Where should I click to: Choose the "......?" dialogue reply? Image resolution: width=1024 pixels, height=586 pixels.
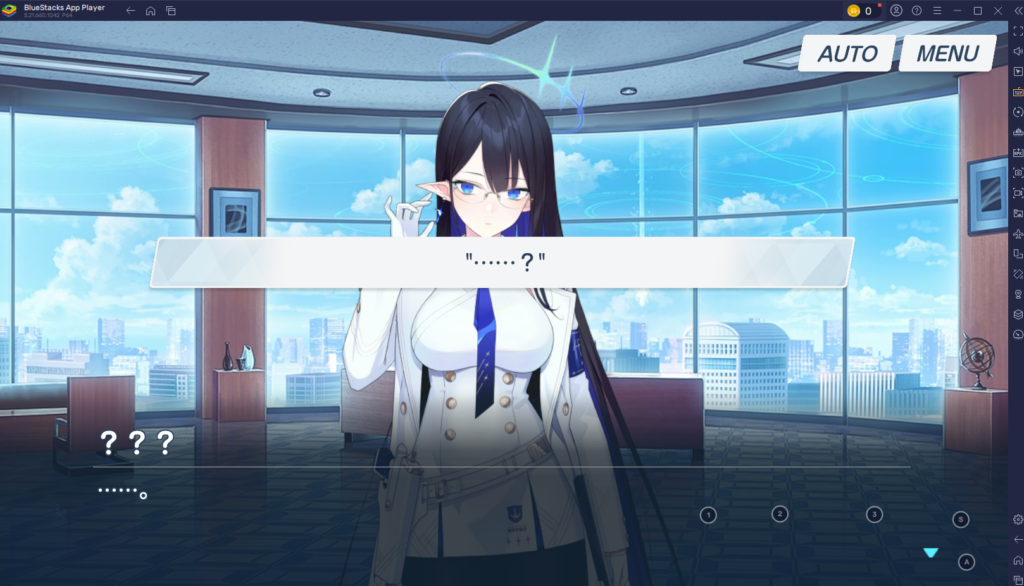503,263
